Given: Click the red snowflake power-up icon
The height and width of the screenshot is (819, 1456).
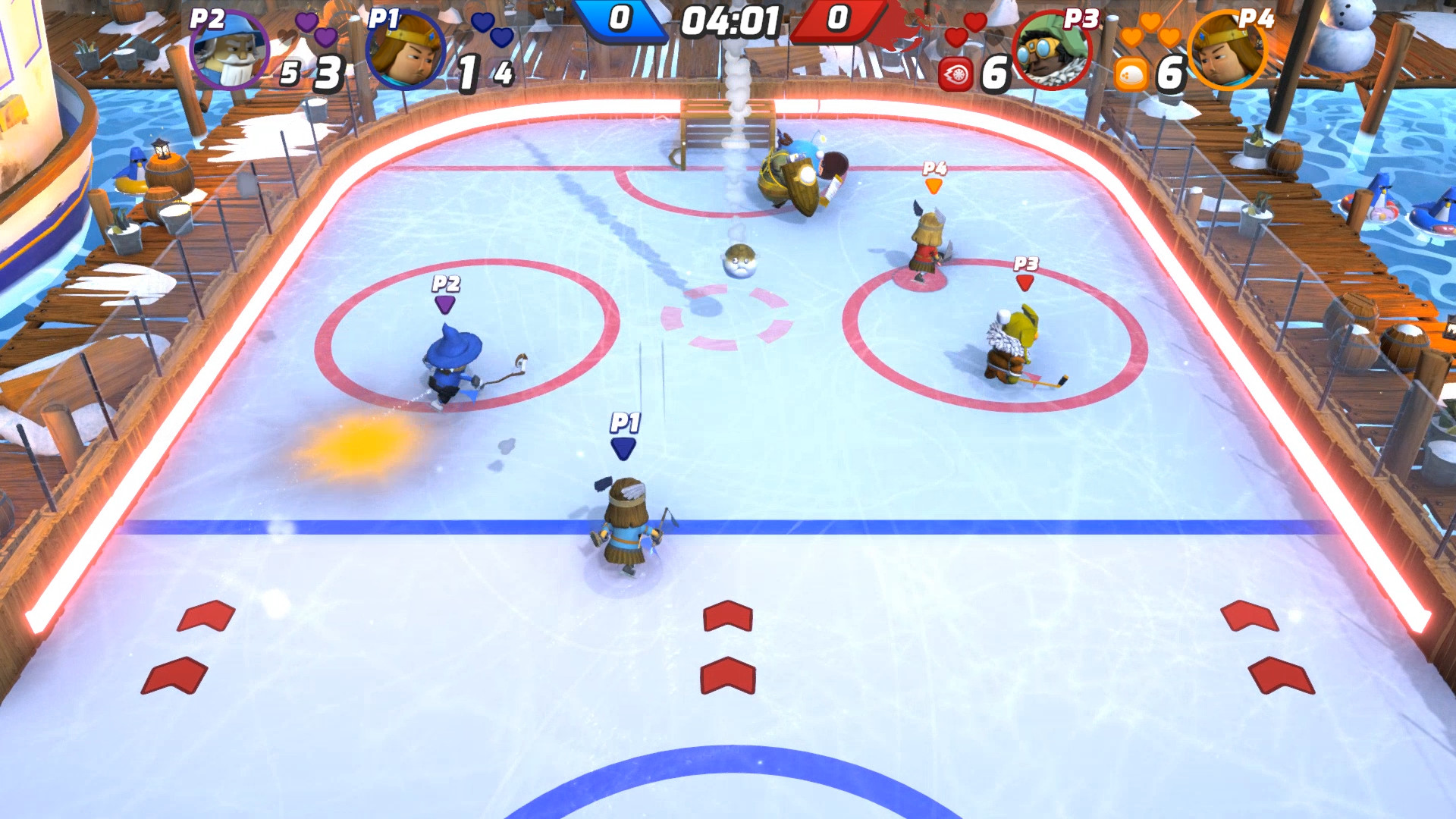Looking at the screenshot, I should point(955,73).
